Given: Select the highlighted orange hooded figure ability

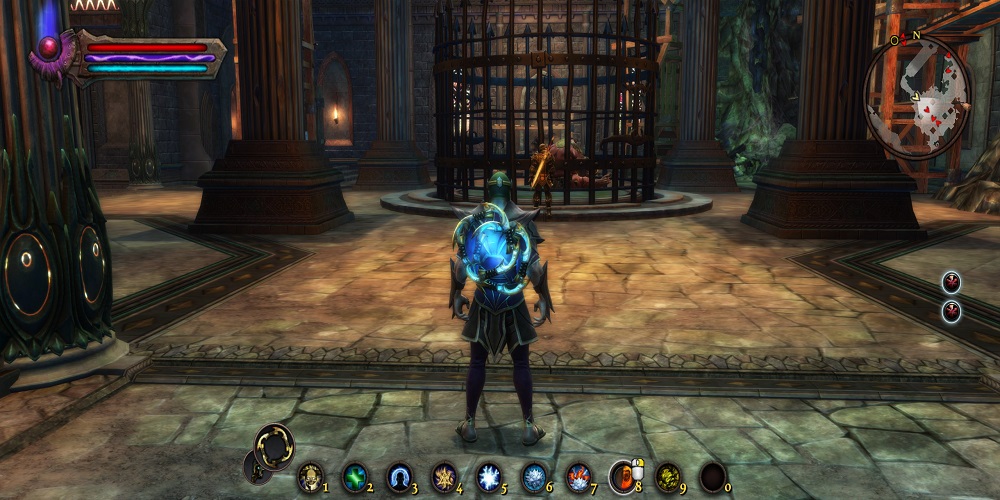Looking at the screenshot, I should click(622, 477).
